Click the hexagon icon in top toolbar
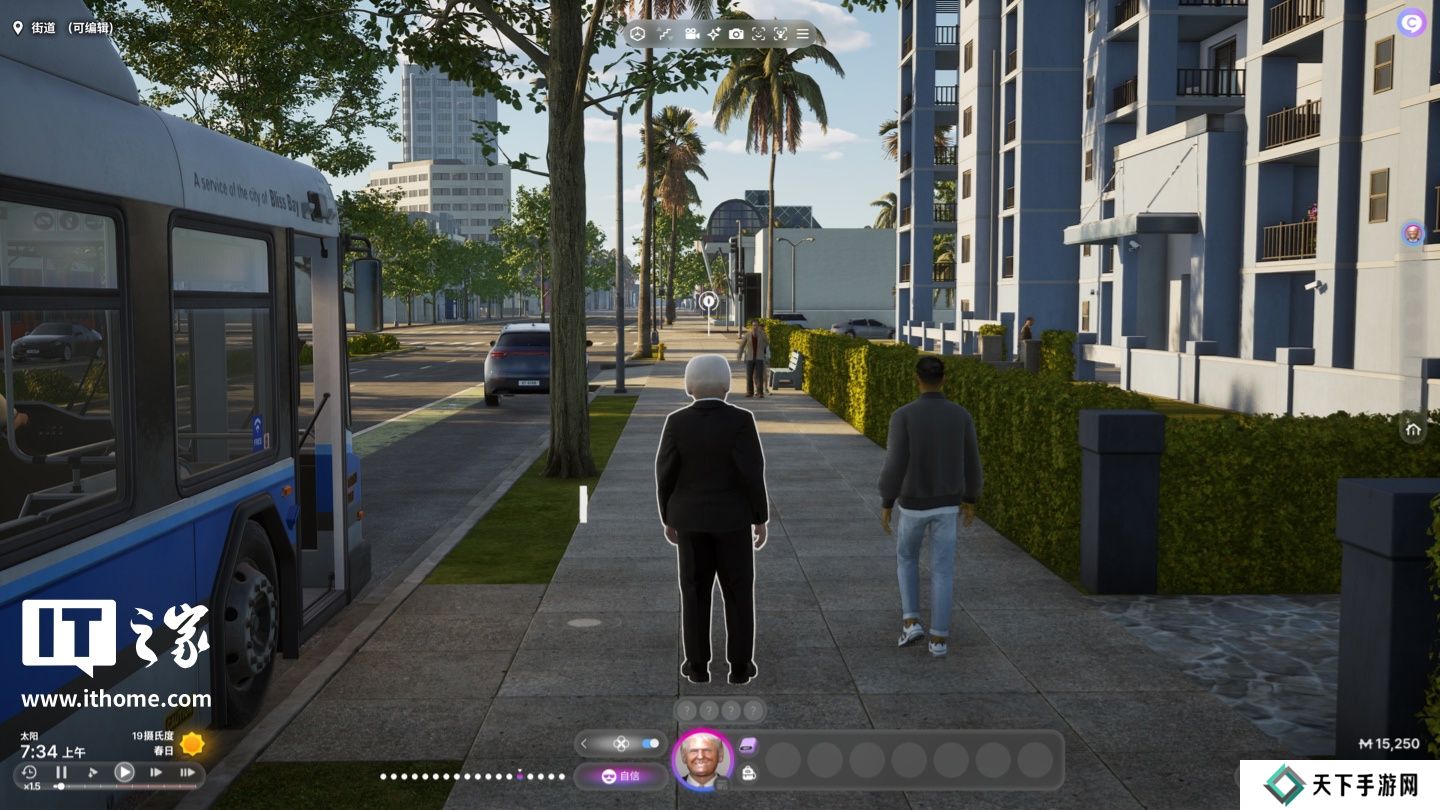 coord(637,34)
